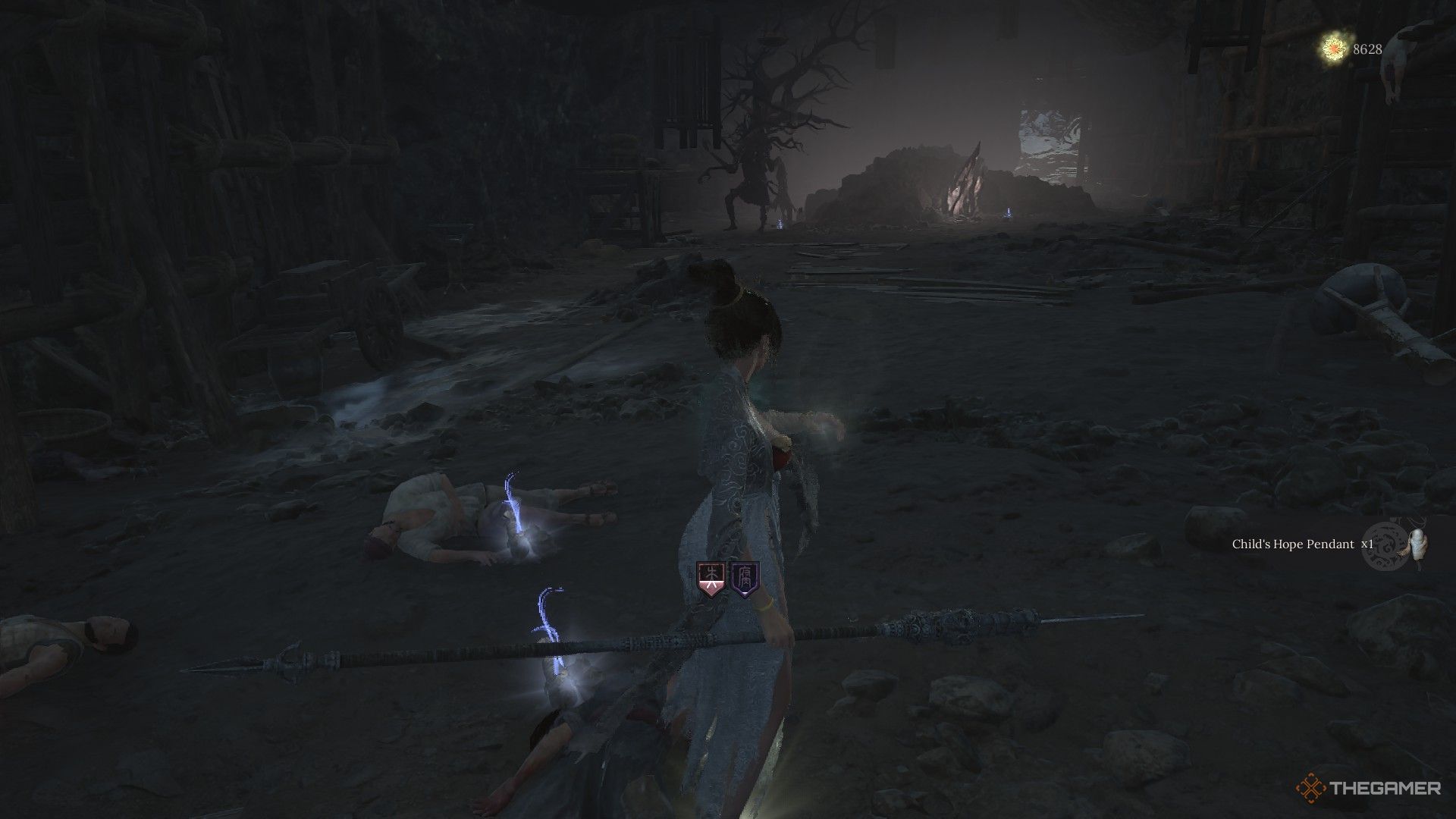The height and width of the screenshot is (819, 1456).
Task: Select the purple status effect badge
Action: pos(745,579)
